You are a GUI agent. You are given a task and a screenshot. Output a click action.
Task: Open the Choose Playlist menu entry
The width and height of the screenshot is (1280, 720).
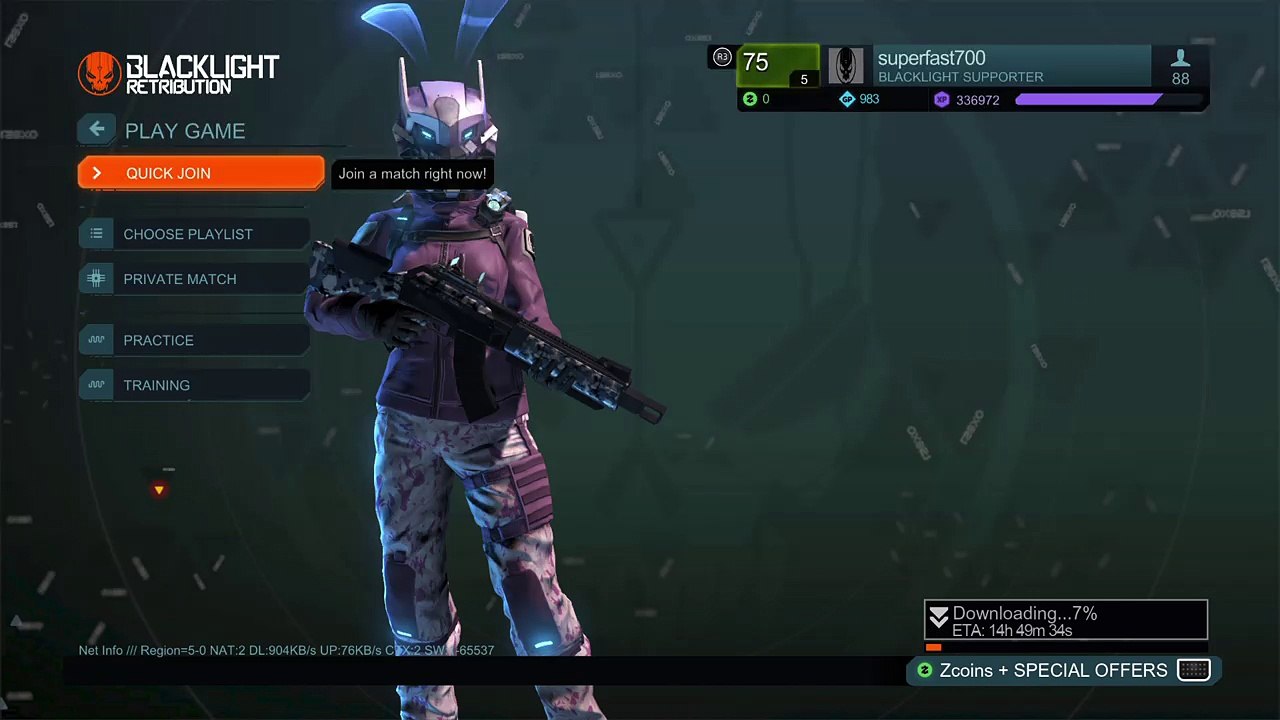pos(195,234)
